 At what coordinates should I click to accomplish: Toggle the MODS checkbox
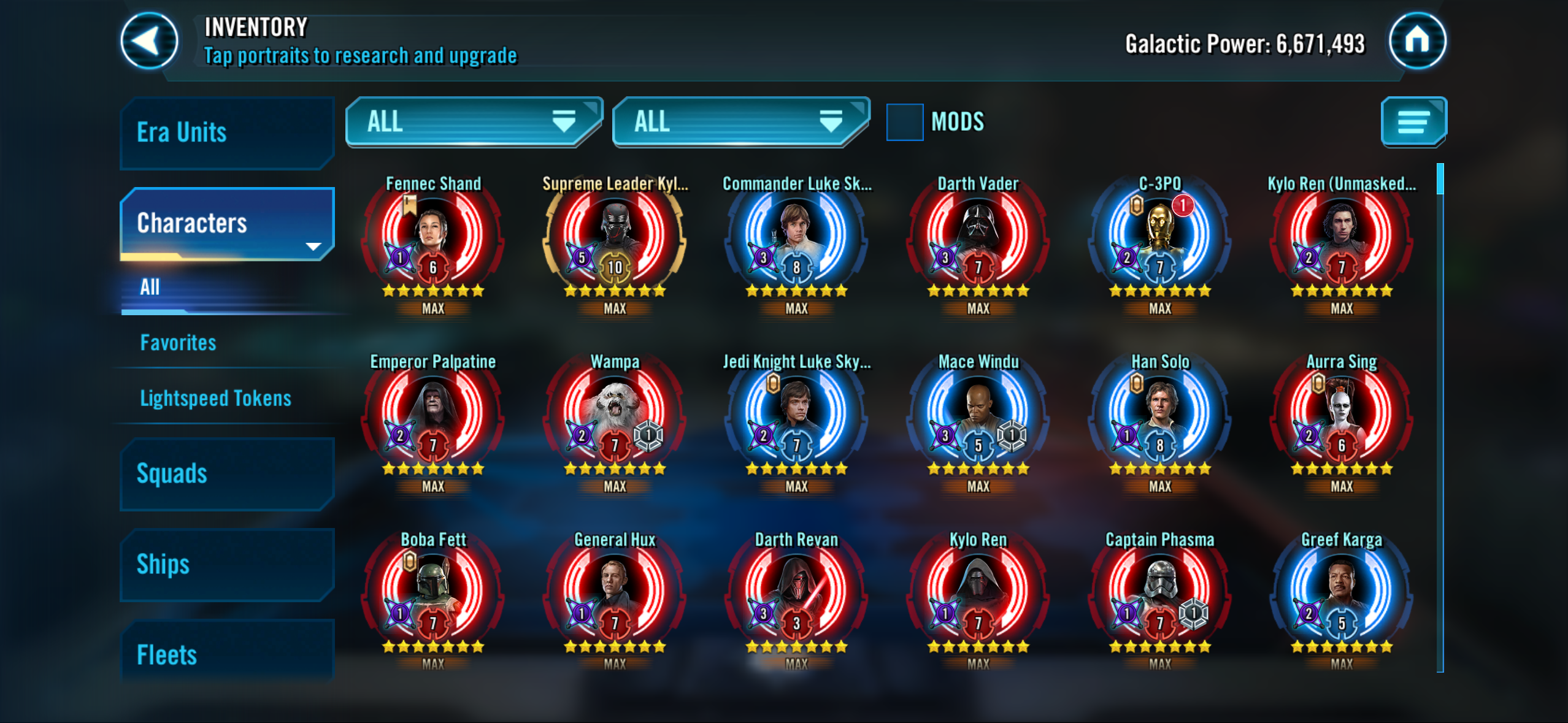905,122
